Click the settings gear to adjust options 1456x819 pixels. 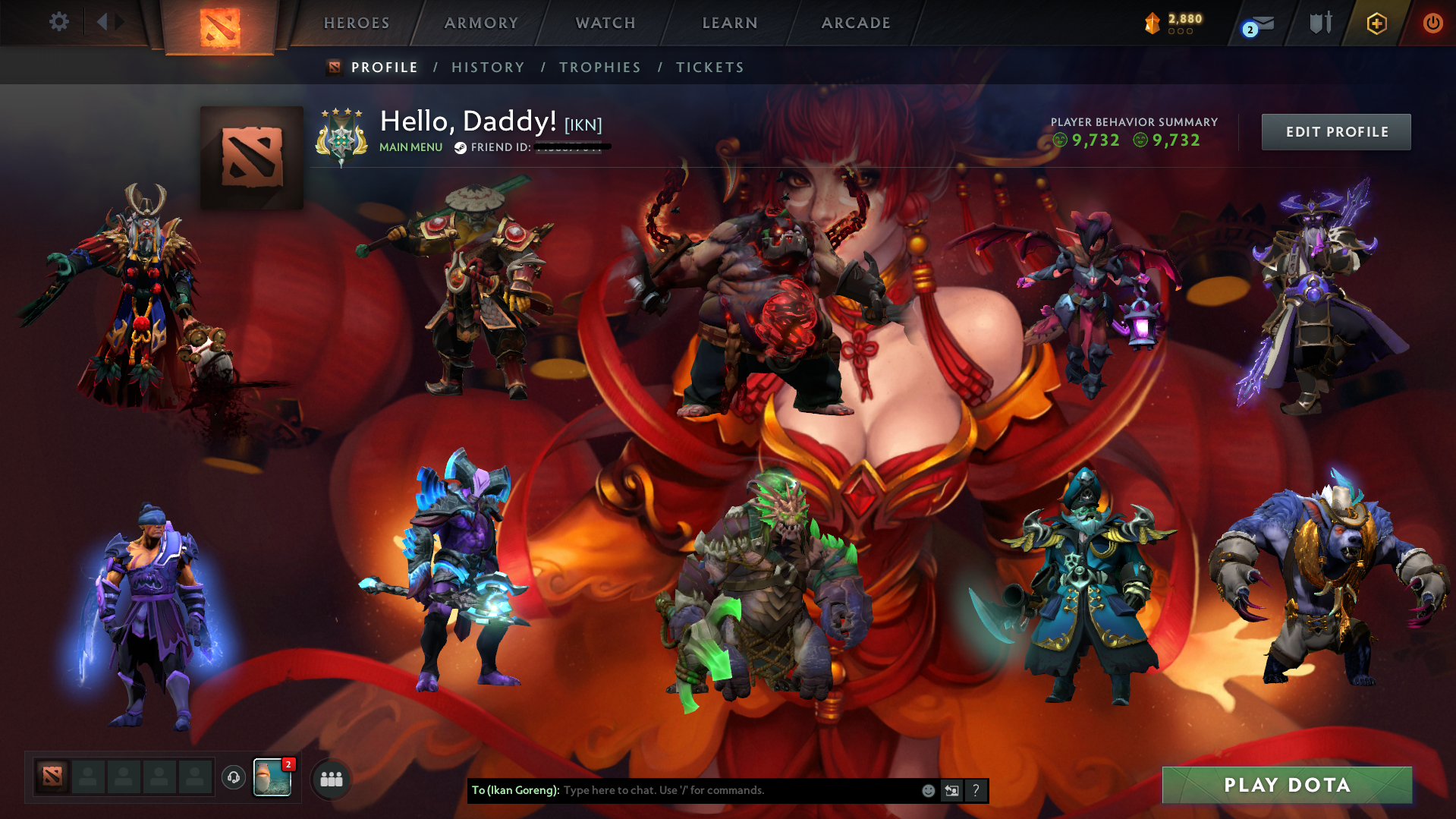click(x=59, y=22)
